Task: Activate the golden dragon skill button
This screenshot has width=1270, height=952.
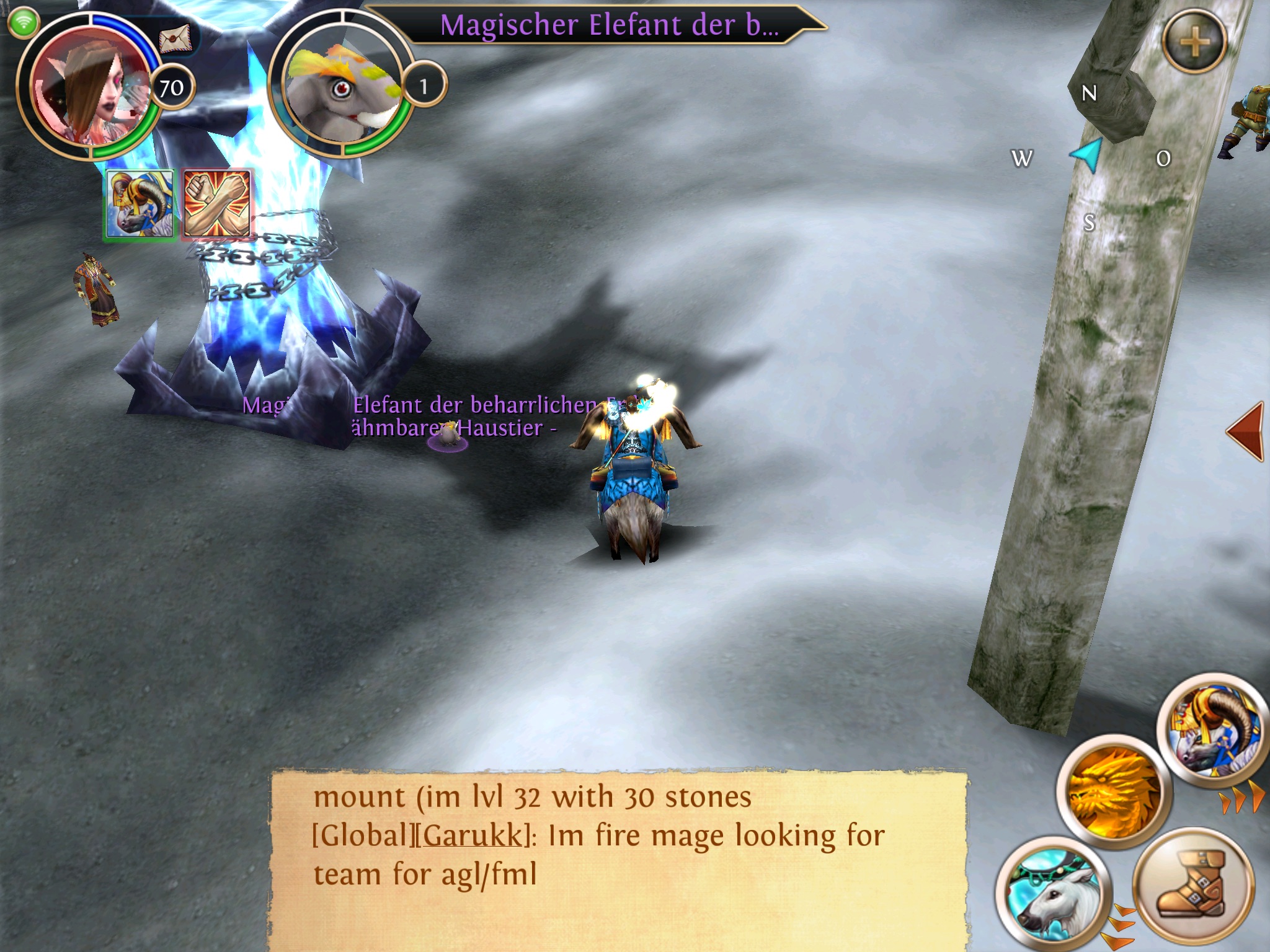Action: pyautogui.click(x=1113, y=790)
